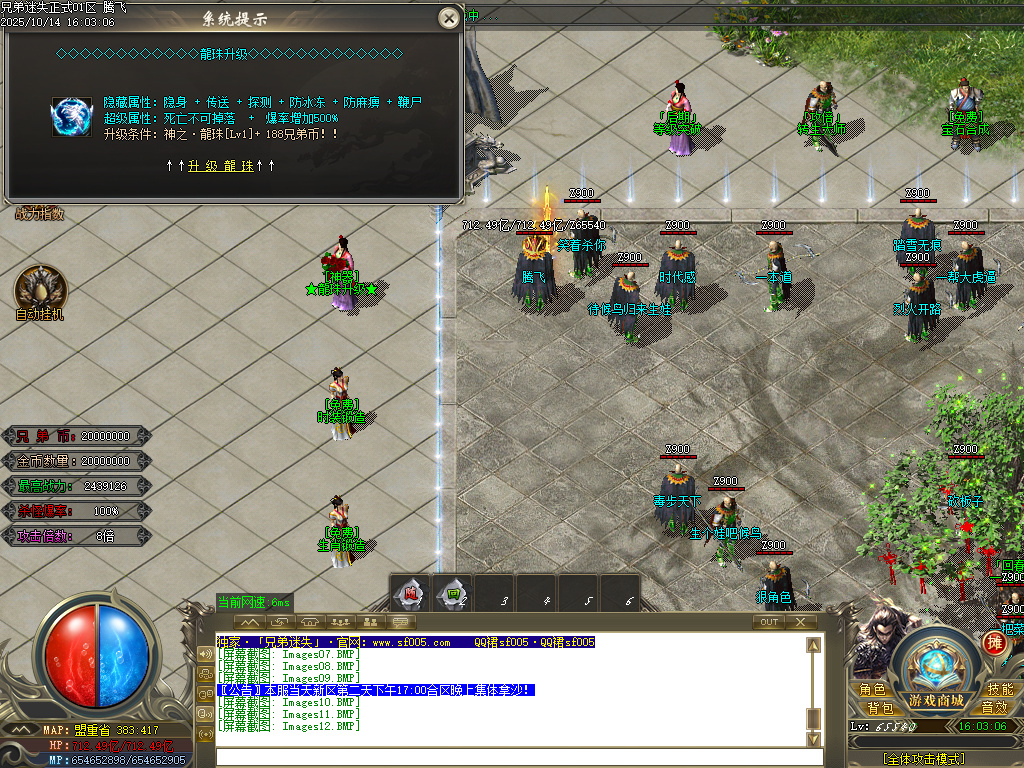This screenshot has width=1024, height=768.
Task: Select the dragon orb item icon
Action: point(72,117)
